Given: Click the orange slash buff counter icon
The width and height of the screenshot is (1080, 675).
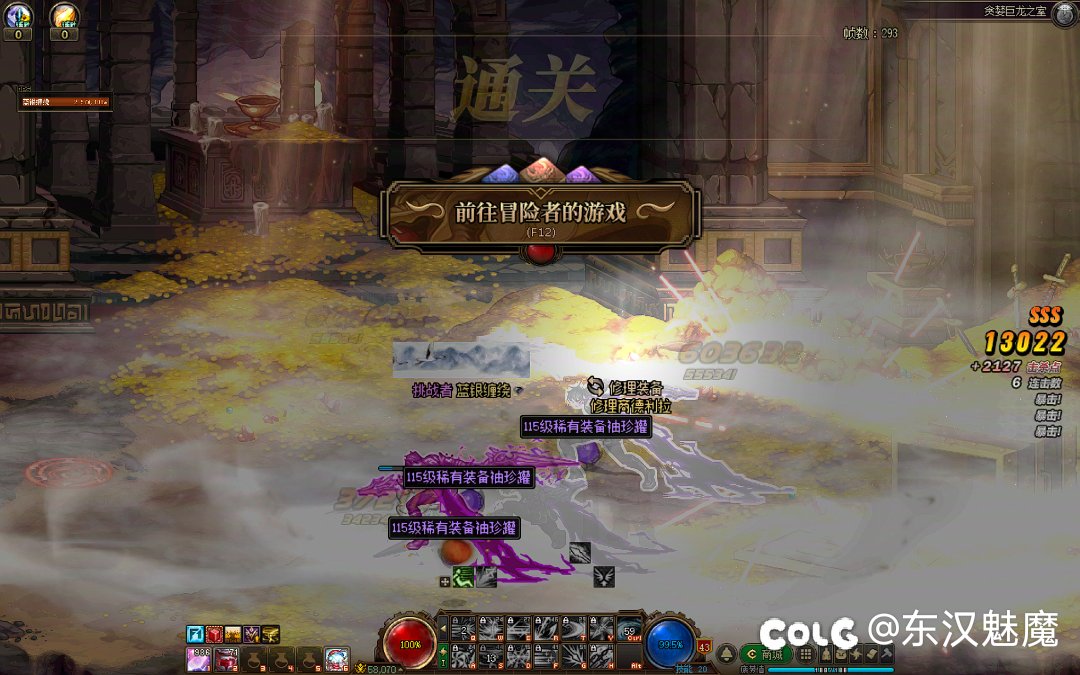Looking at the screenshot, I should (x=64, y=18).
